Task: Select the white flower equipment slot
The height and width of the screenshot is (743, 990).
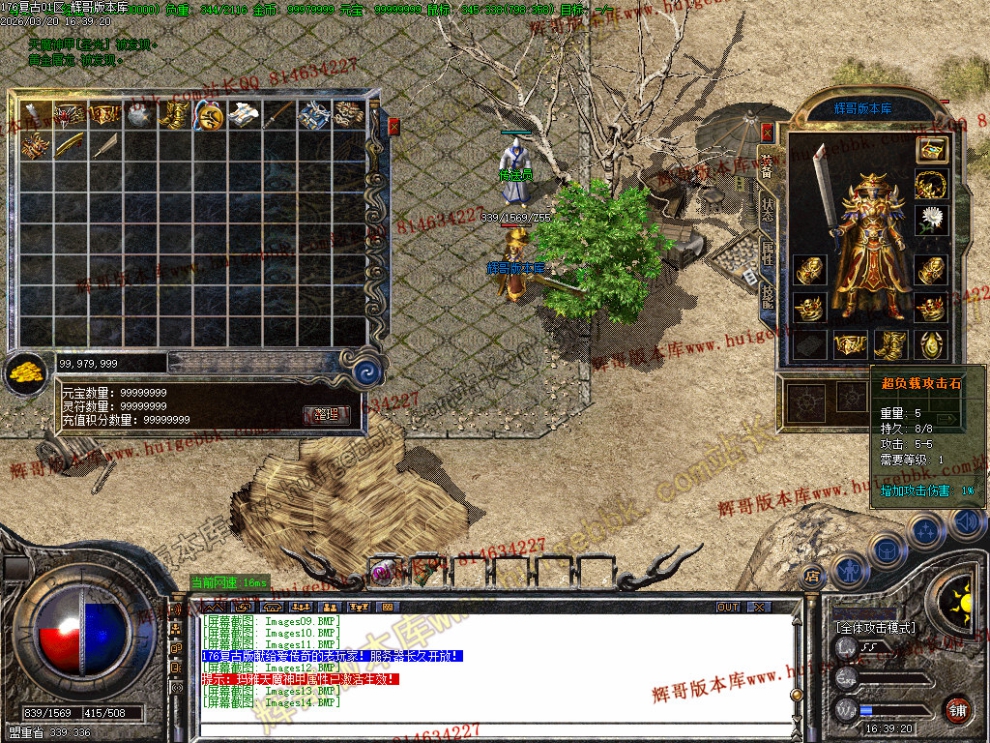Action: pos(931,219)
